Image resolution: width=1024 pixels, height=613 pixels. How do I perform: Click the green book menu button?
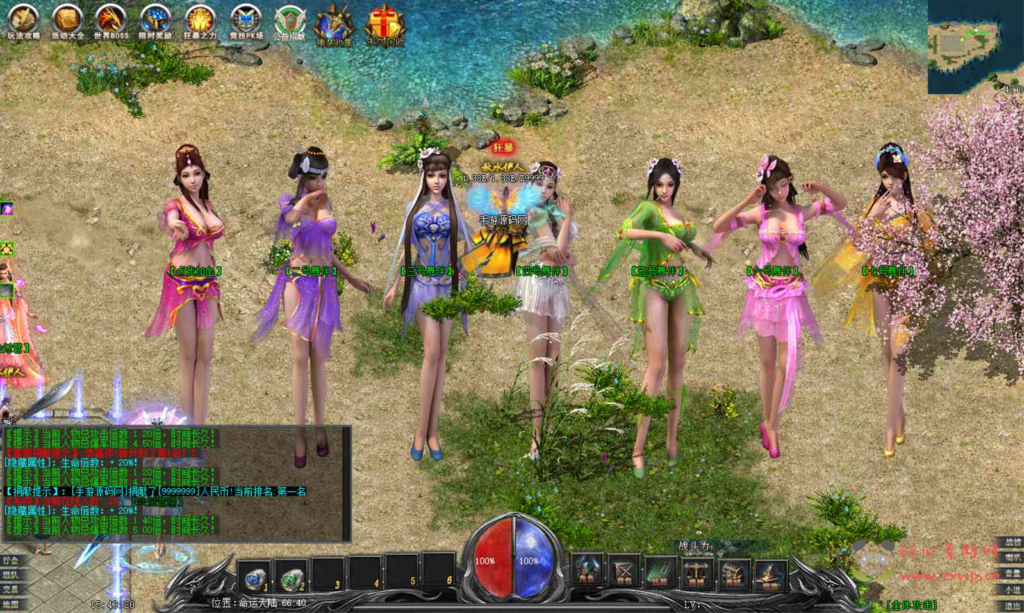coord(660,571)
